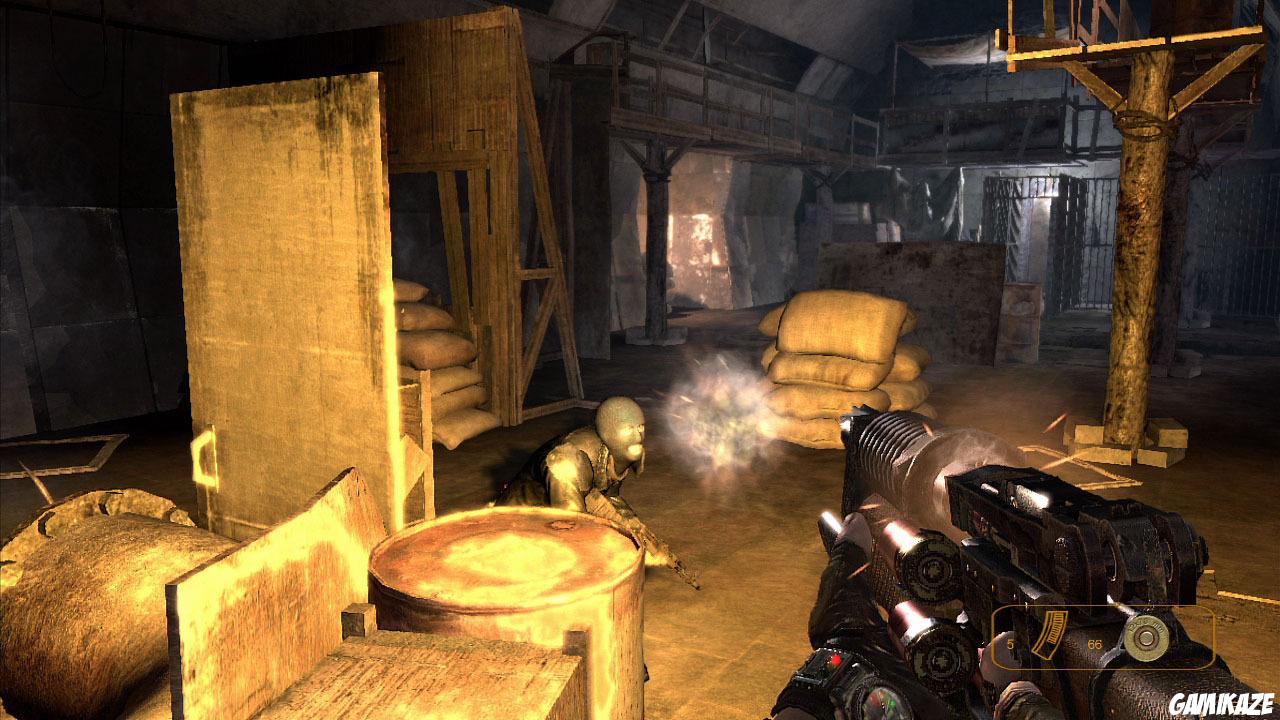Select the wristwatch dial on the left arm
The height and width of the screenshot is (720, 1280).
click(x=885, y=703)
